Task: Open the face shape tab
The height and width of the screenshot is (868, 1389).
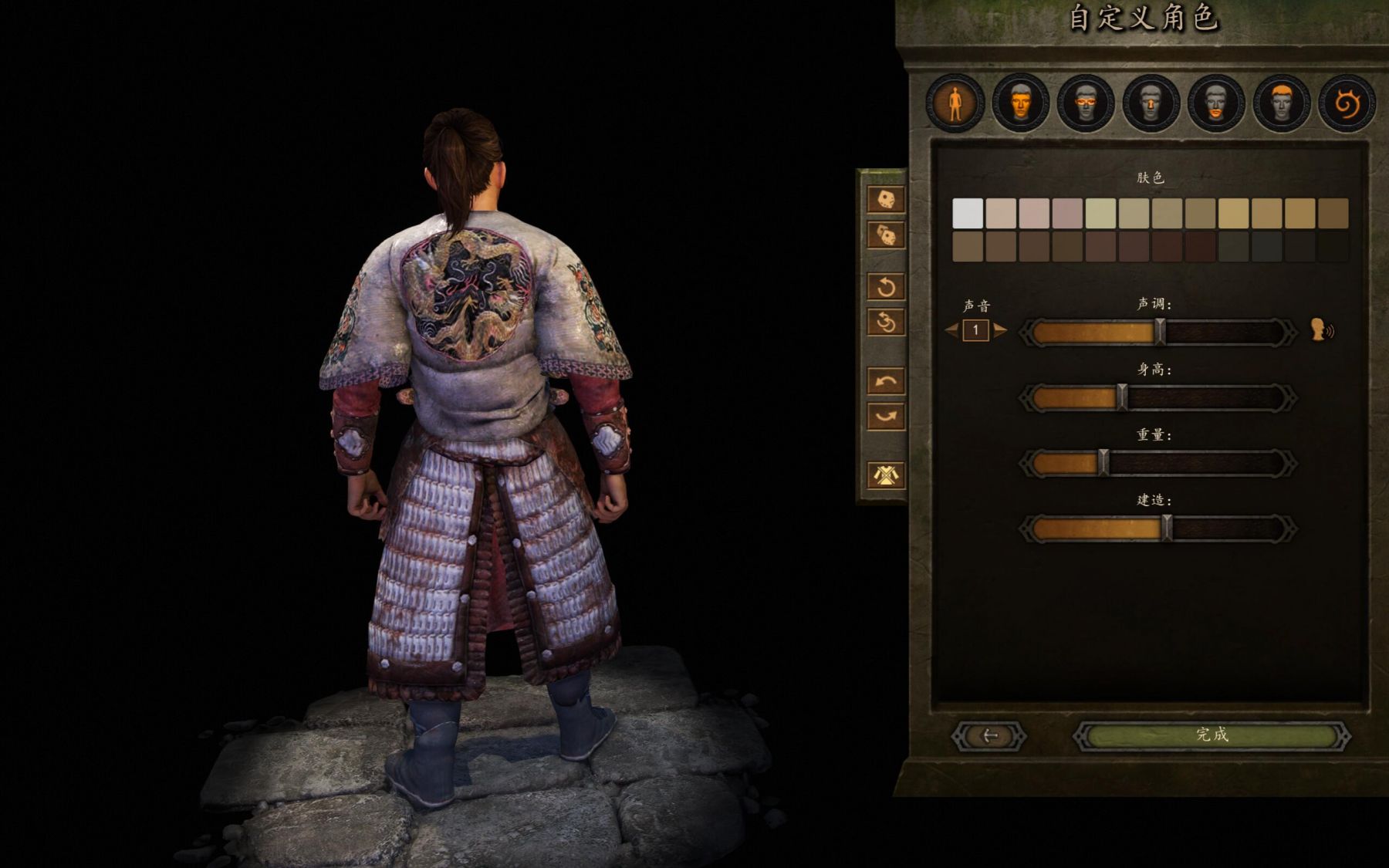Action: point(1020,103)
